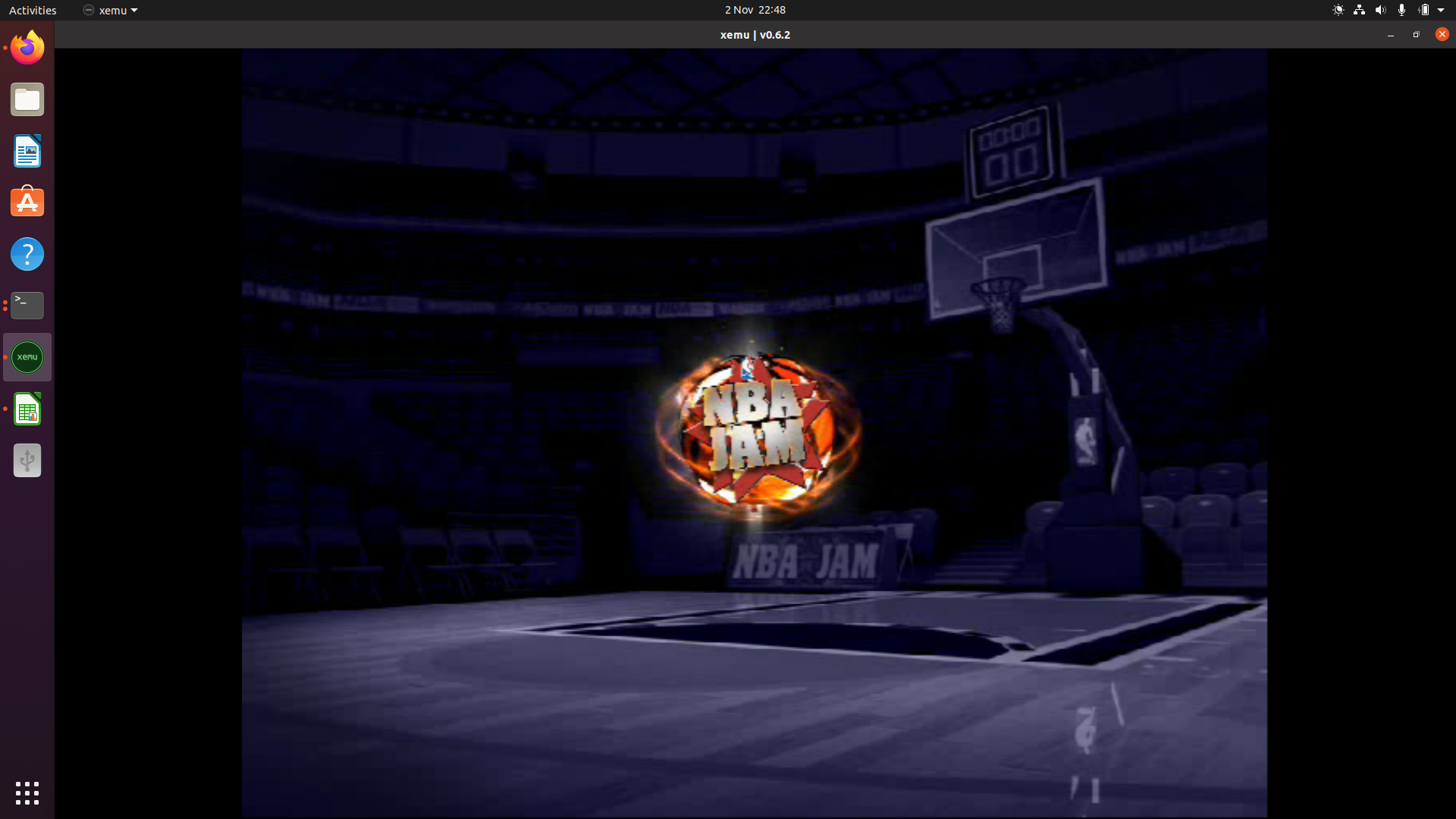Image resolution: width=1456 pixels, height=819 pixels.
Task: Open the Terminal from the dock
Action: tap(27, 305)
